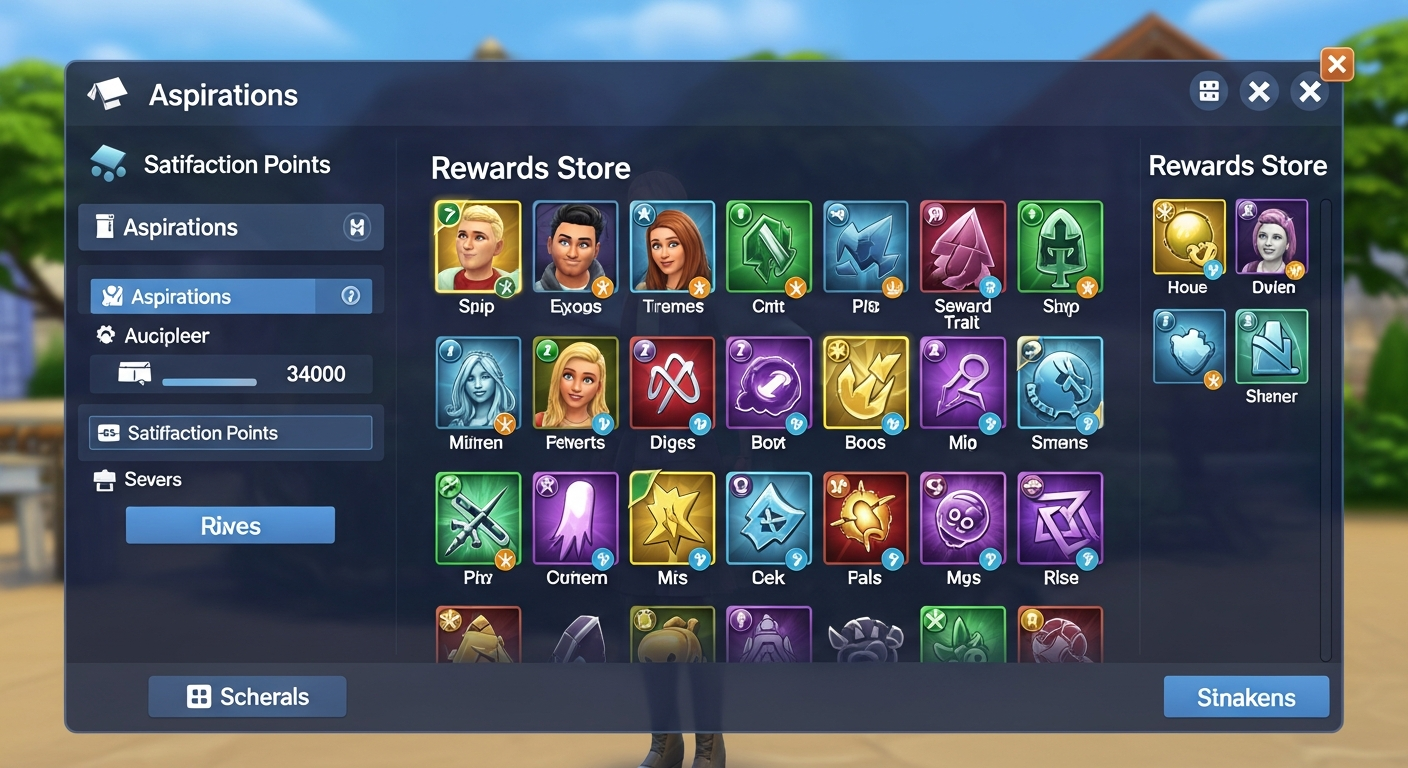Open the grid view icon in titlebar
Screen dimensions: 1408x768
pos(1208,91)
